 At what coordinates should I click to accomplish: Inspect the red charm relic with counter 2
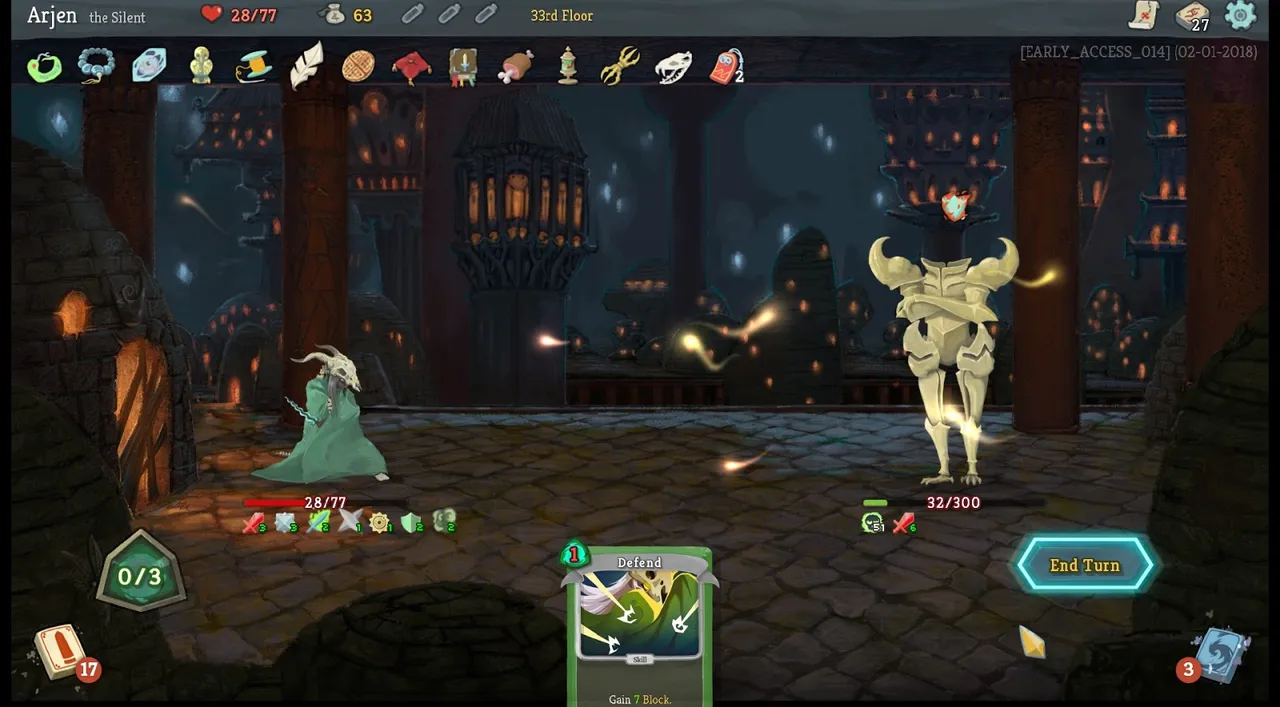[726, 67]
